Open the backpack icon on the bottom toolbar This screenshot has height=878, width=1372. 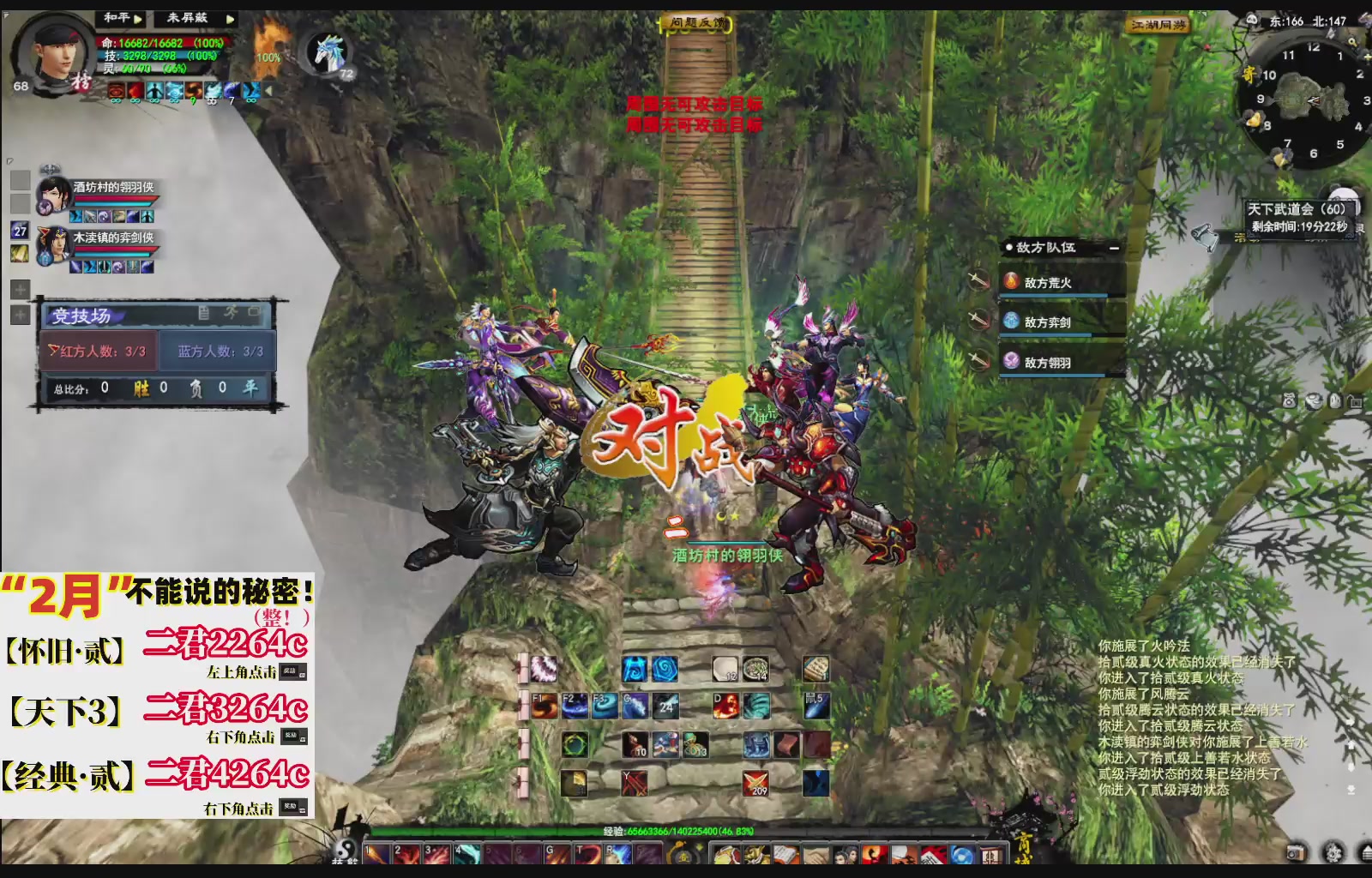[725, 856]
